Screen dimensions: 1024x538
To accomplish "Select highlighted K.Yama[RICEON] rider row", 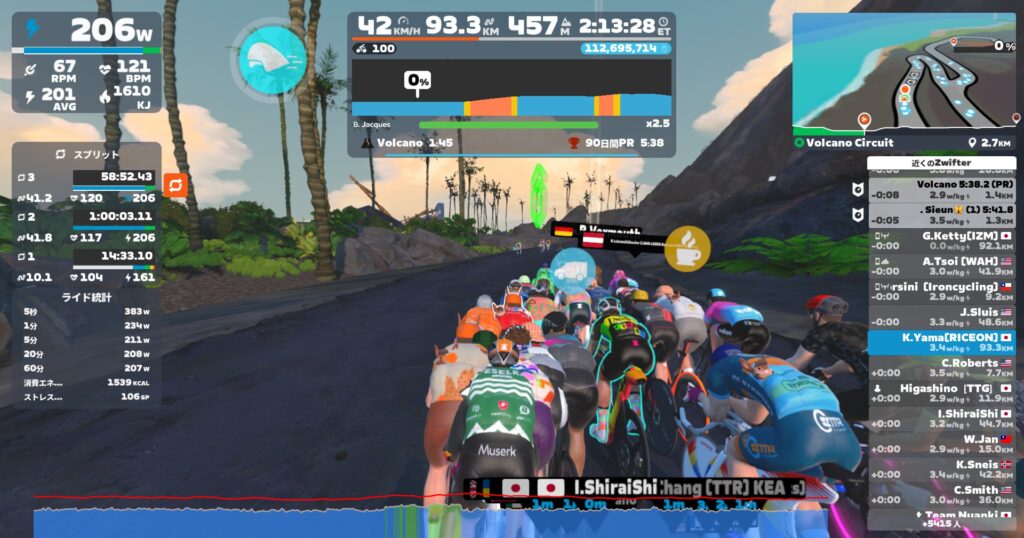I will [940, 342].
